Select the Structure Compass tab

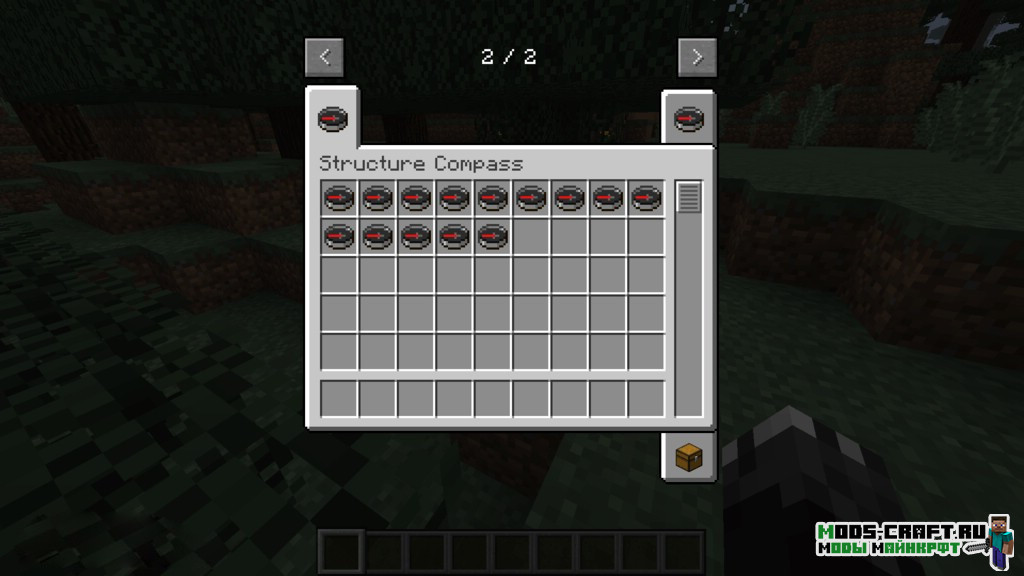coord(333,120)
